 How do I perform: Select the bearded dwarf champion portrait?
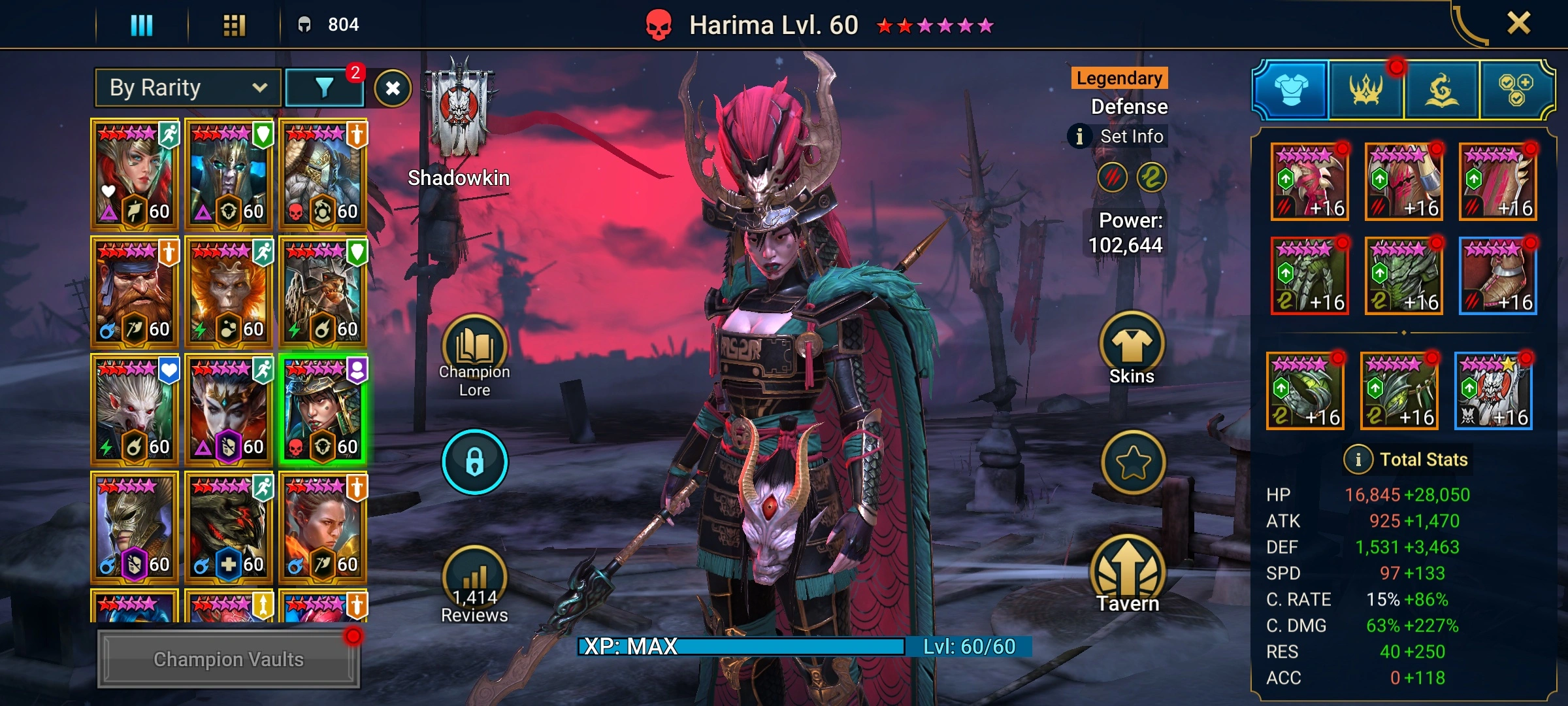[134, 291]
